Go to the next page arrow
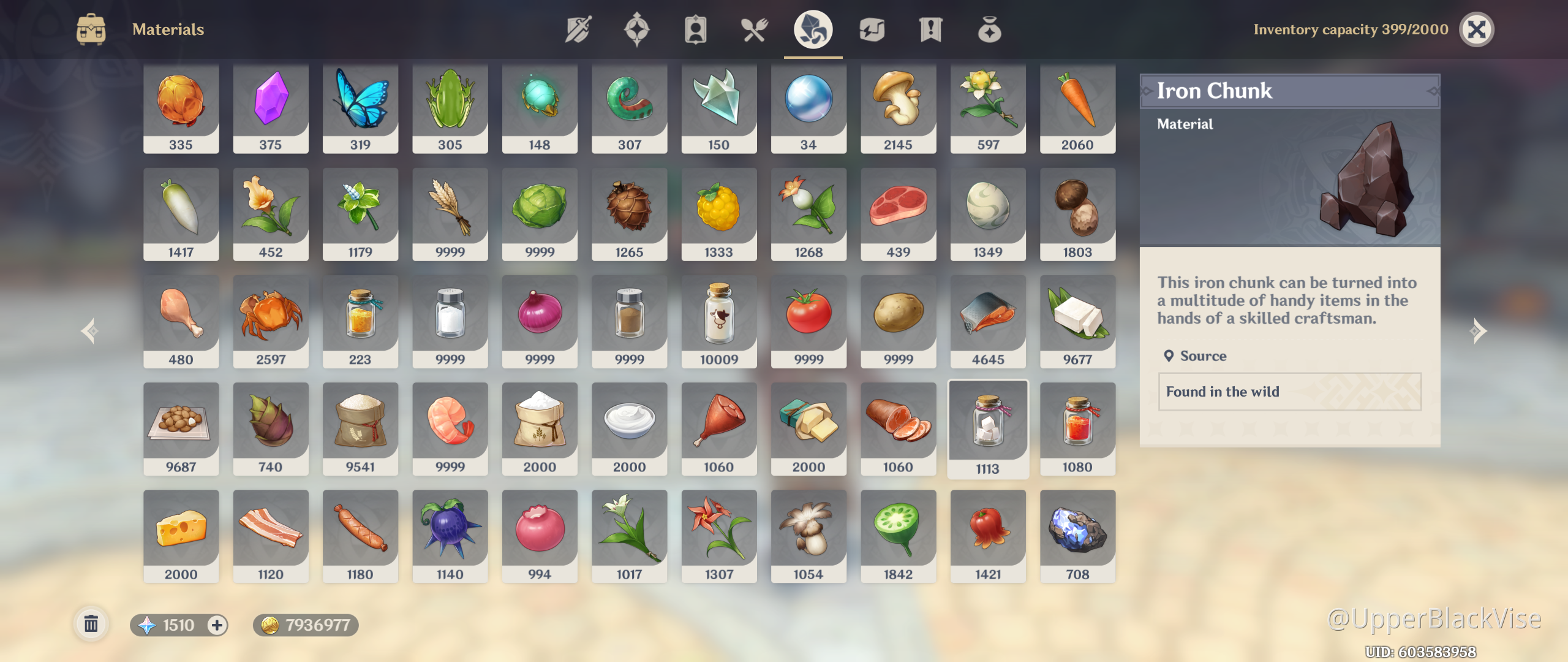This screenshot has width=1568, height=662. point(1478,331)
